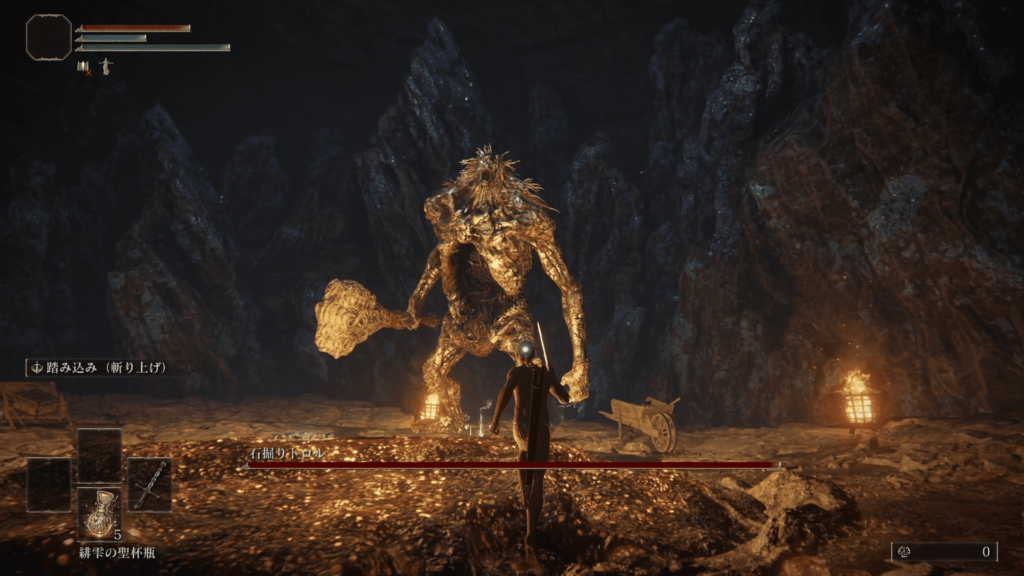The width and height of the screenshot is (1024, 576).
Task: Click the standing figure status icon
Action: coord(105,67)
